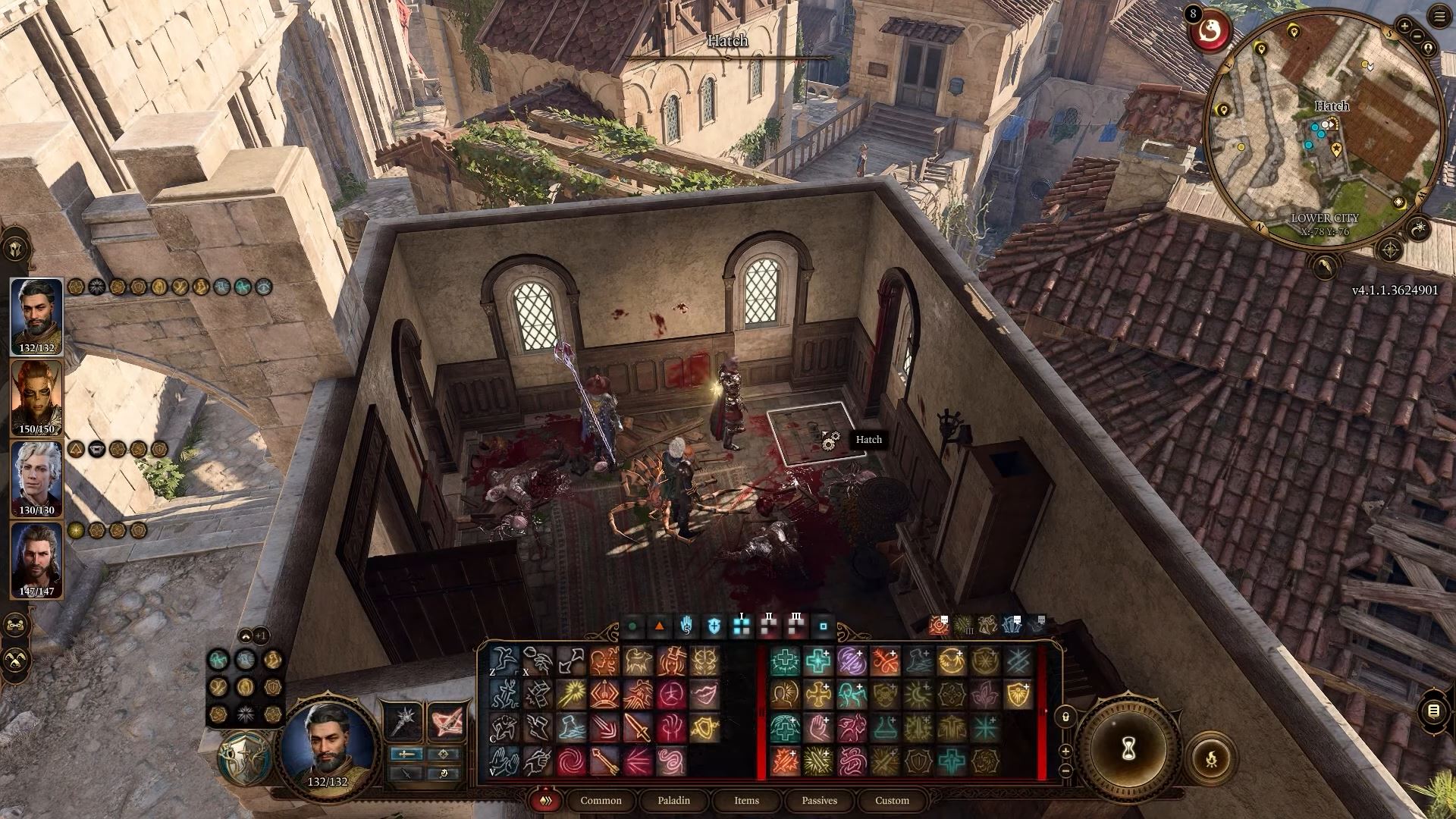Switch to the Custom hotbar tab

(892, 800)
